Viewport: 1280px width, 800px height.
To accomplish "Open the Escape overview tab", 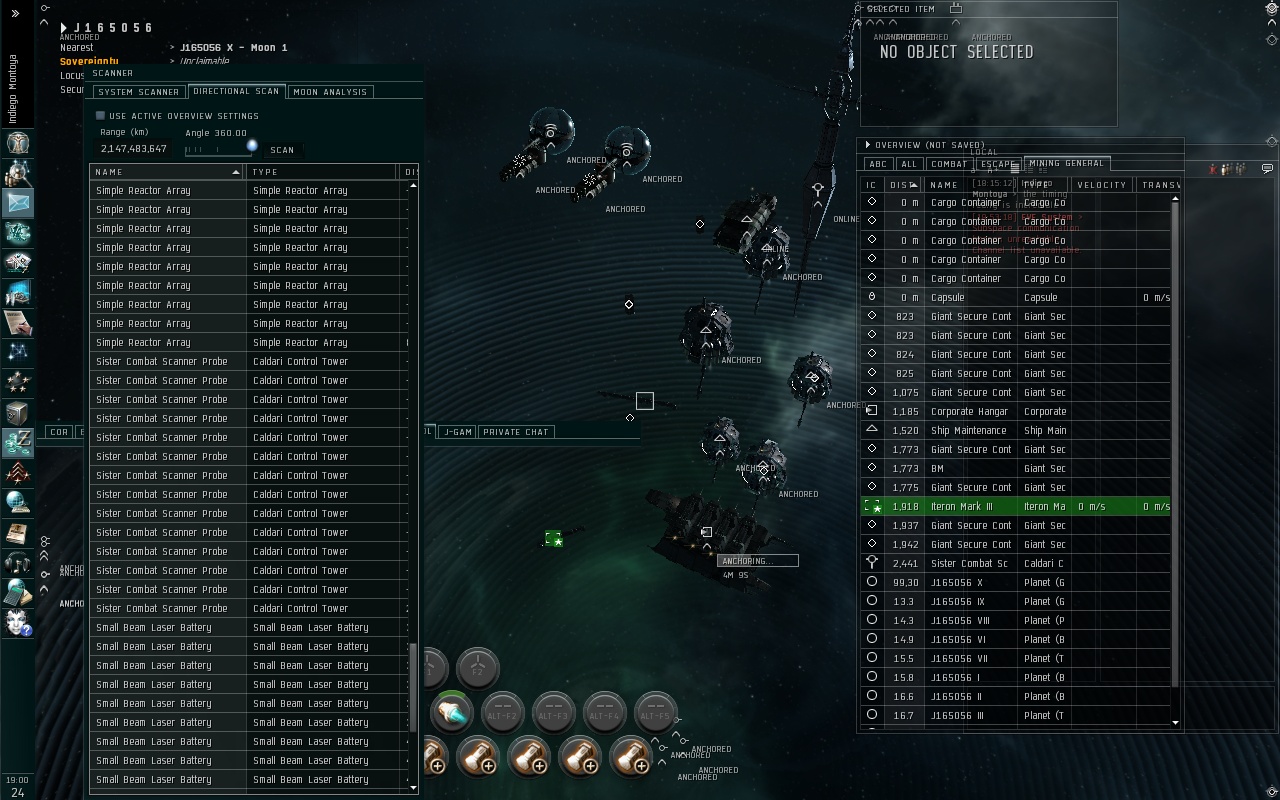I will (x=997, y=164).
